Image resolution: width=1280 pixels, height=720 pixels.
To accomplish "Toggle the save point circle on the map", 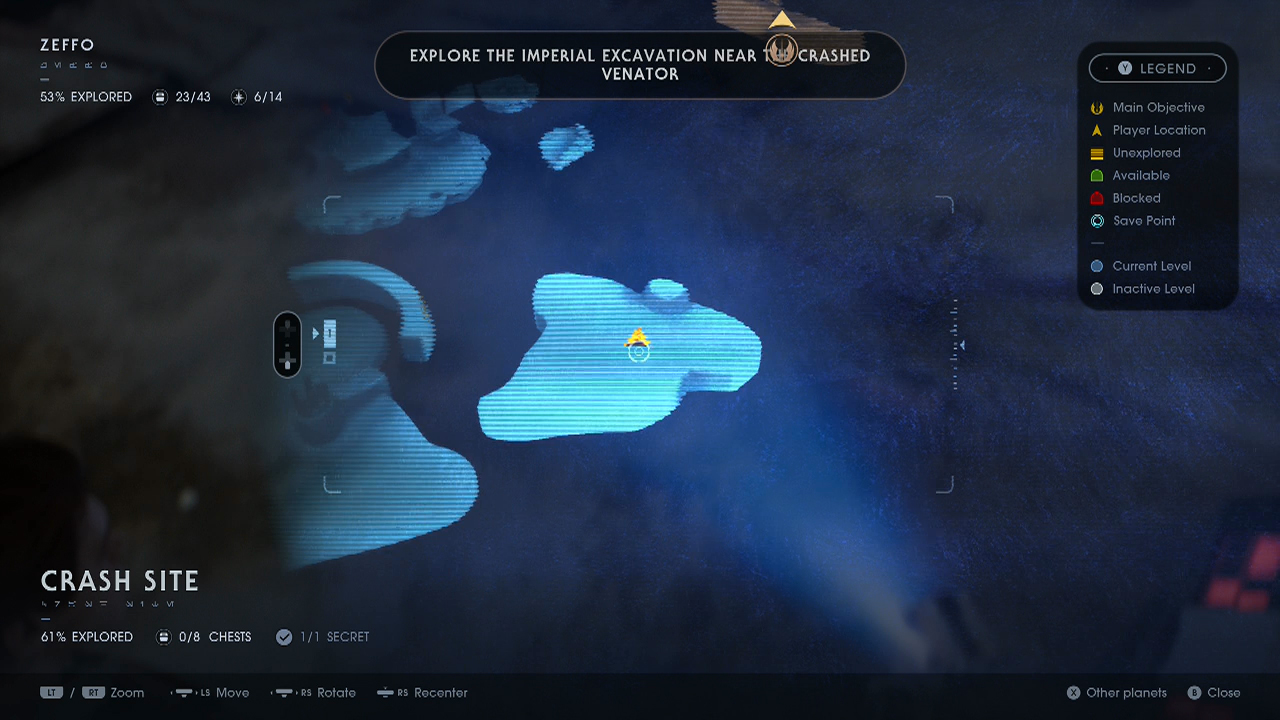I will [637, 352].
